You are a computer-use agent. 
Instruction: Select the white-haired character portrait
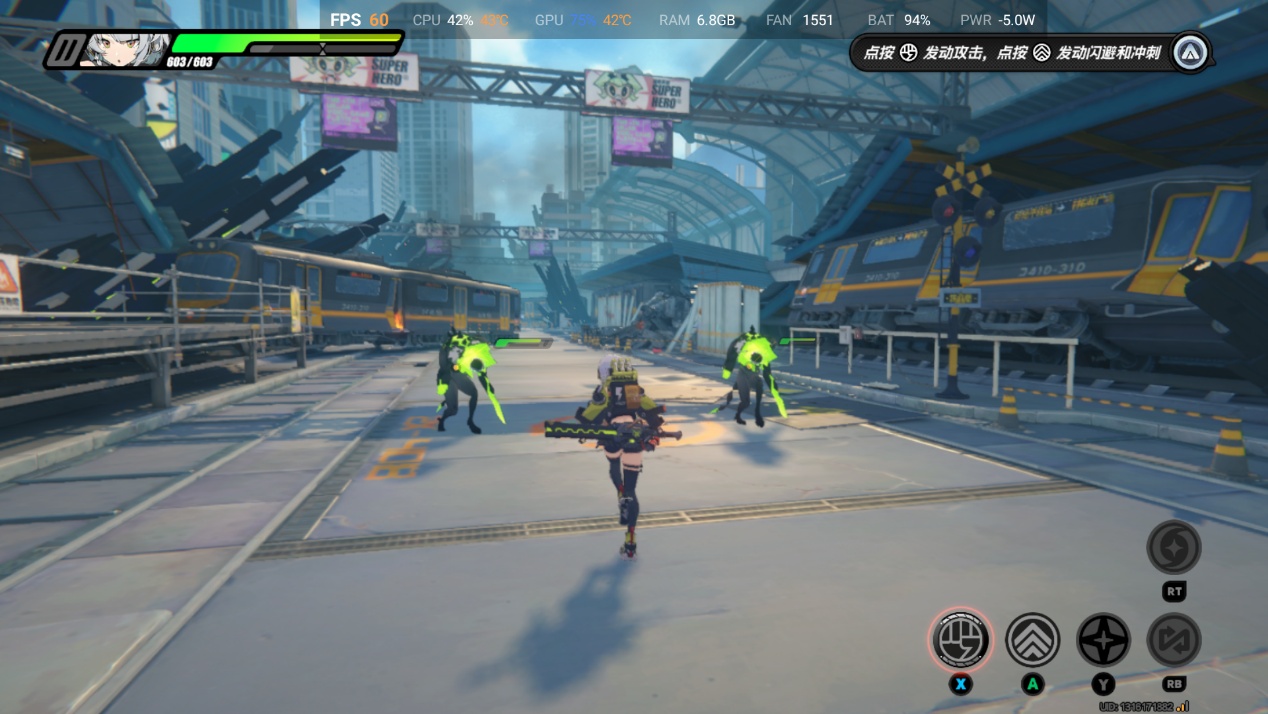click(125, 50)
